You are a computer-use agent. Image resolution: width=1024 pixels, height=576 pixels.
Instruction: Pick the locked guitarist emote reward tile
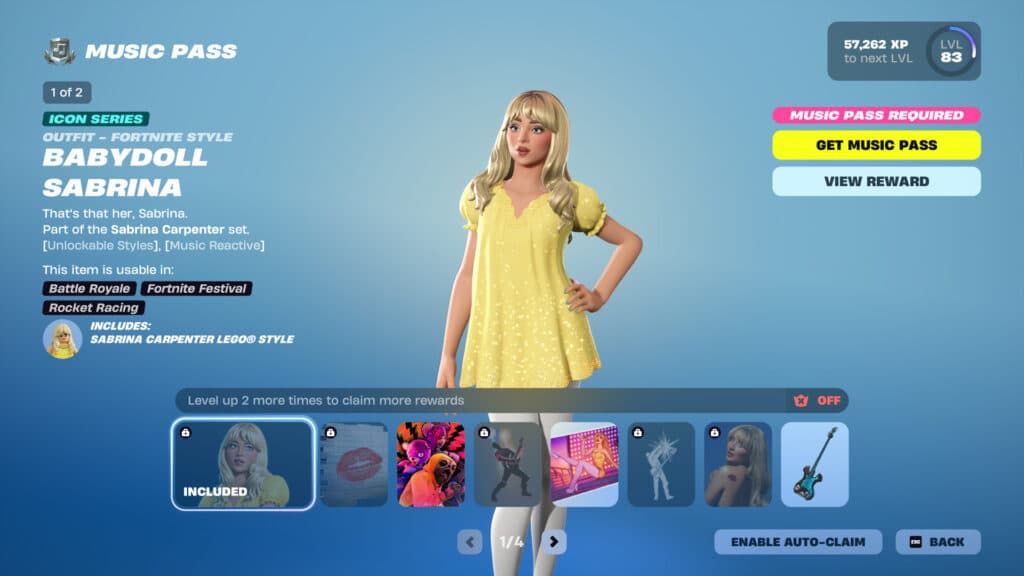click(x=507, y=464)
